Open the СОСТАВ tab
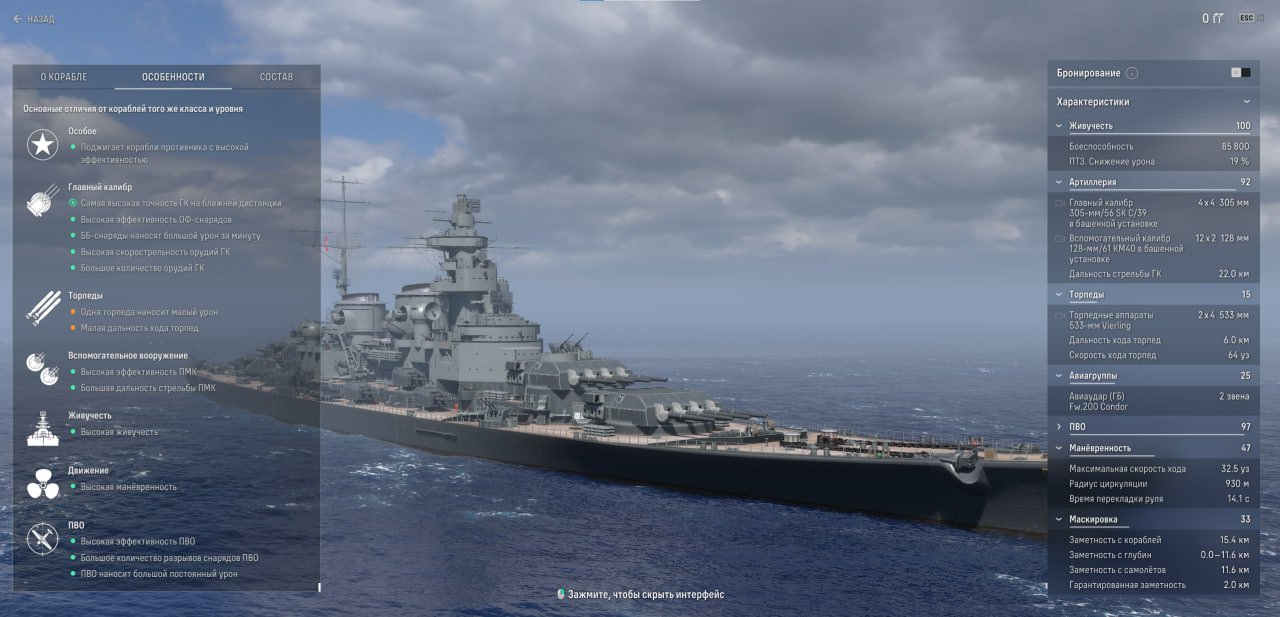This screenshot has height=617, width=1280. (x=276, y=77)
